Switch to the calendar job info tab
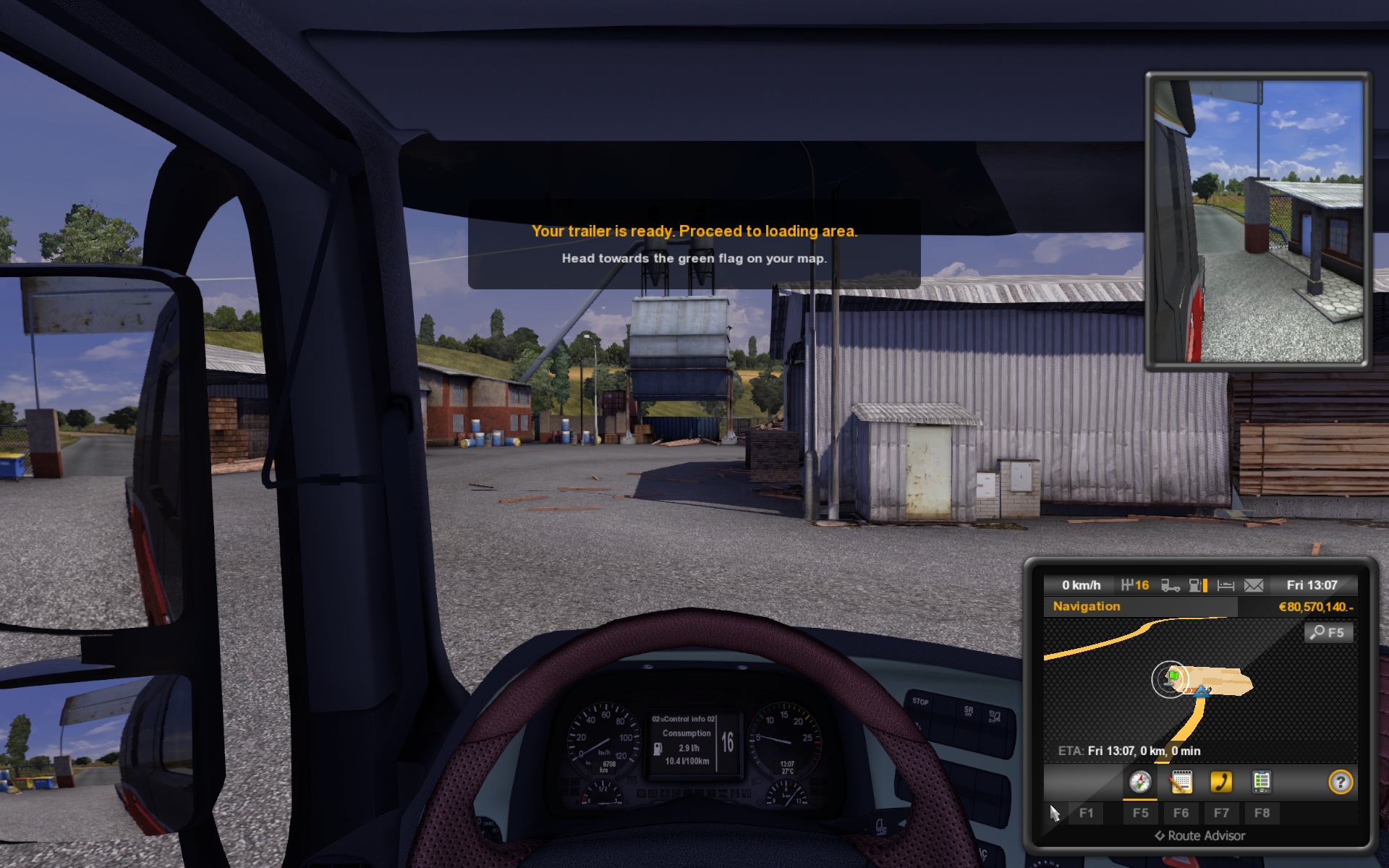 click(1181, 782)
